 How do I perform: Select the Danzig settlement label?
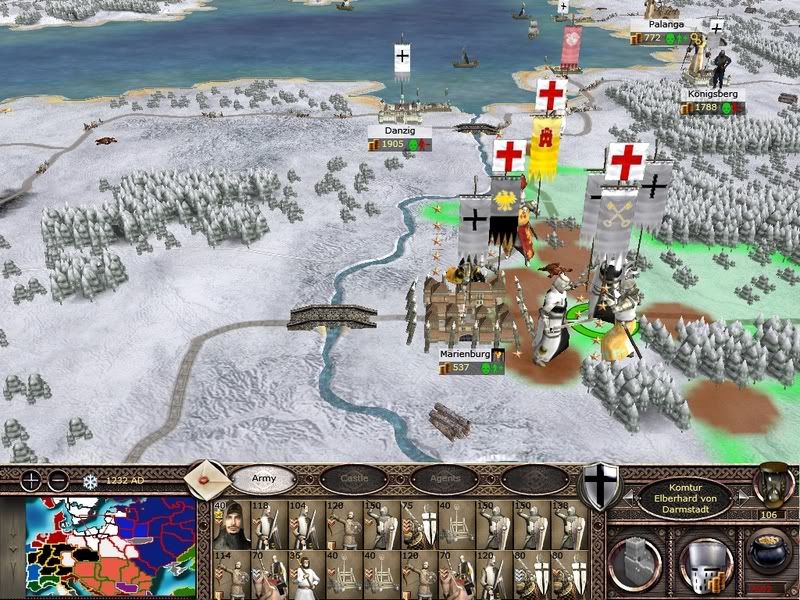399,131
